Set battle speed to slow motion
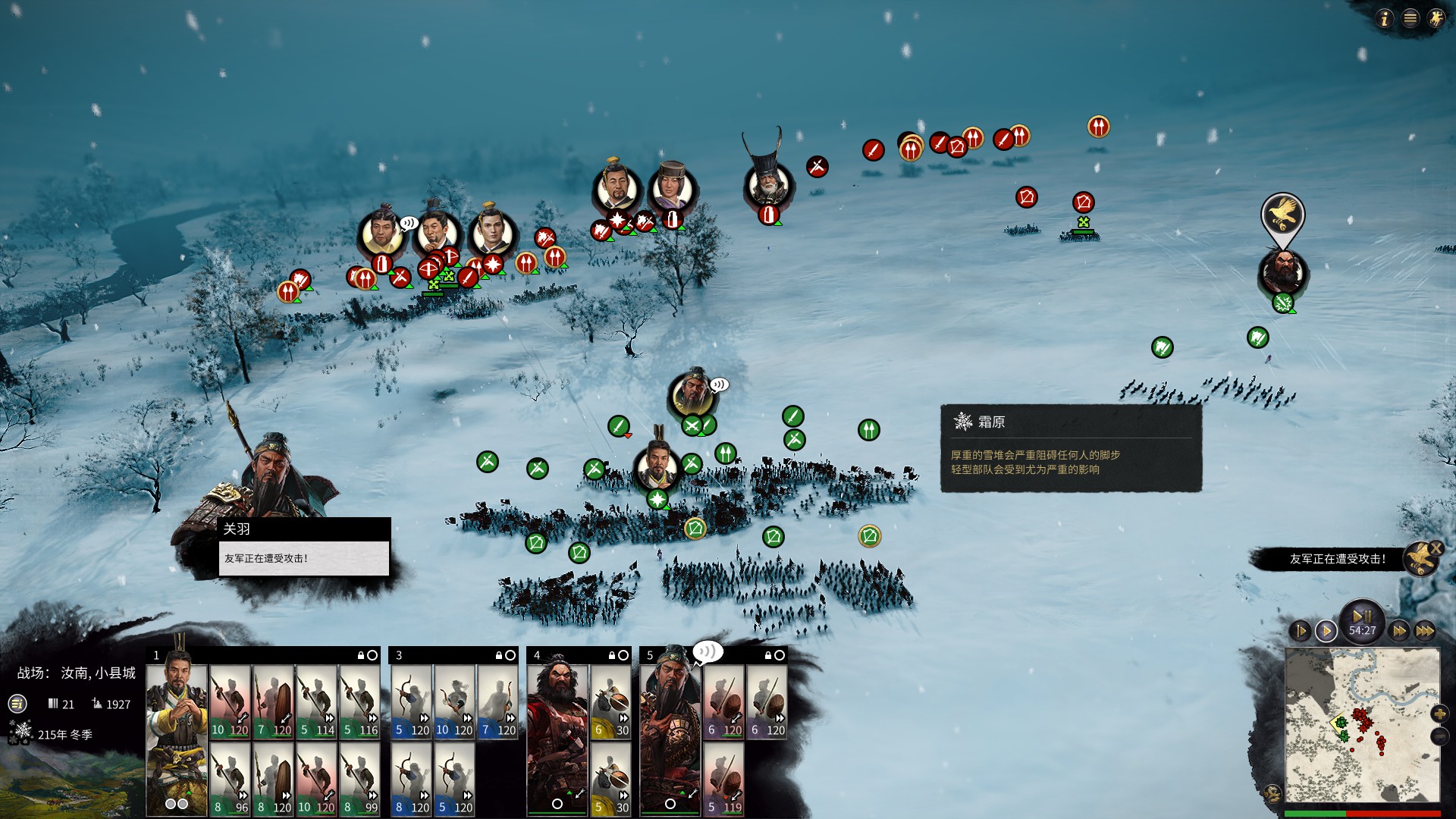This screenshot has height=819, width=1456. (1300, 631)
